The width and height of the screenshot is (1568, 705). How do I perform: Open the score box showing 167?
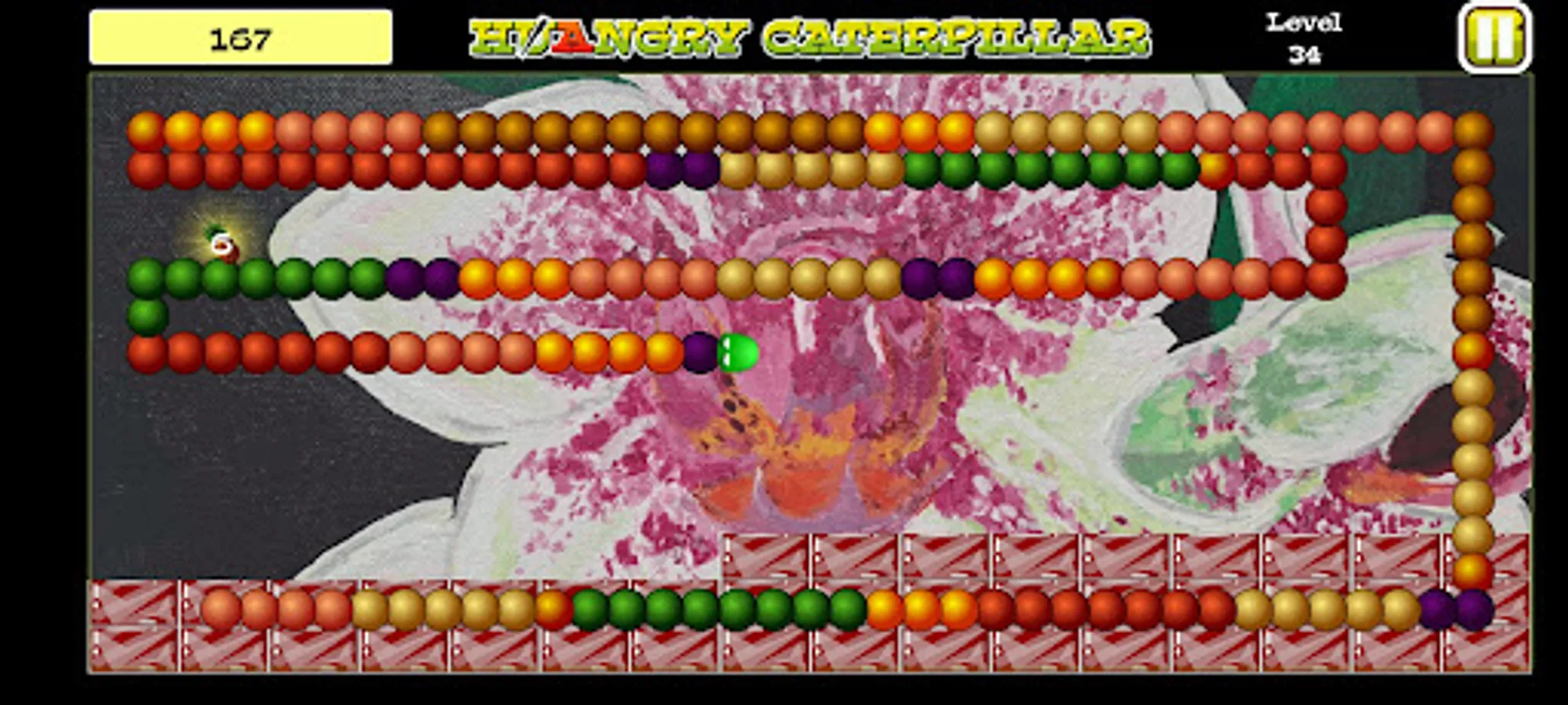click(240, 34)
